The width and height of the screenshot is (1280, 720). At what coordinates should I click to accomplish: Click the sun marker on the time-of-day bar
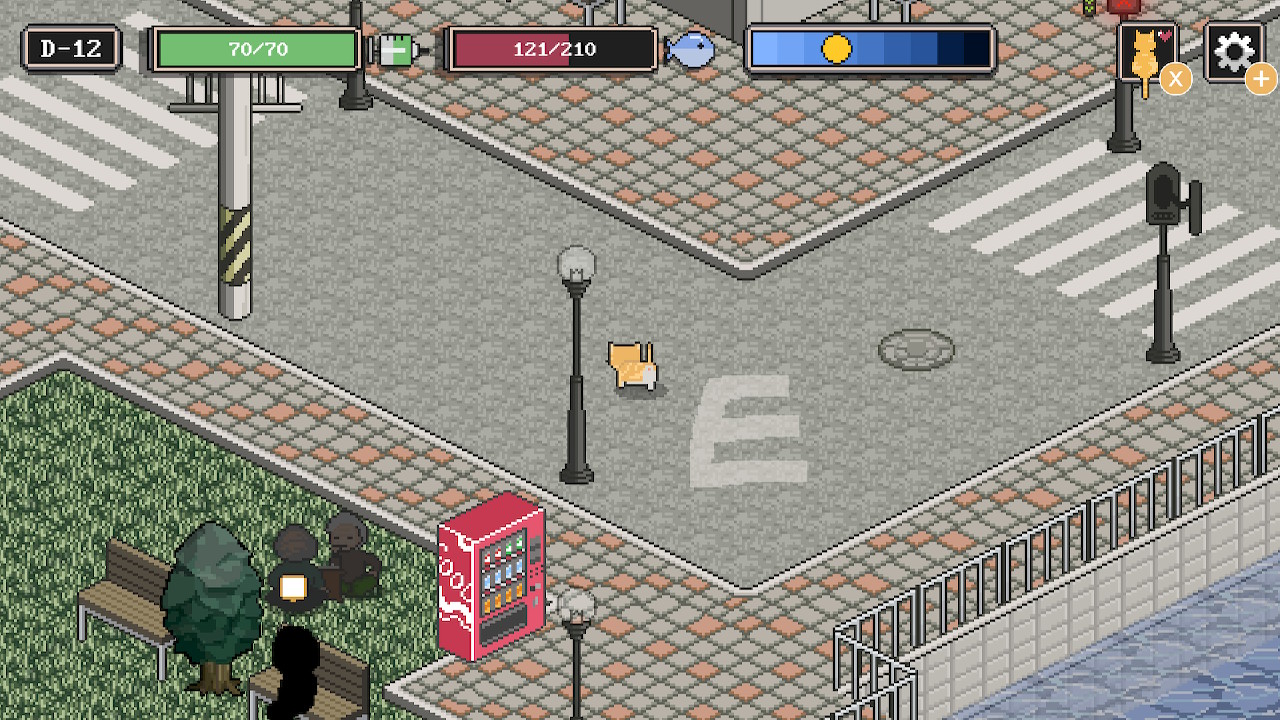point(836,45)
